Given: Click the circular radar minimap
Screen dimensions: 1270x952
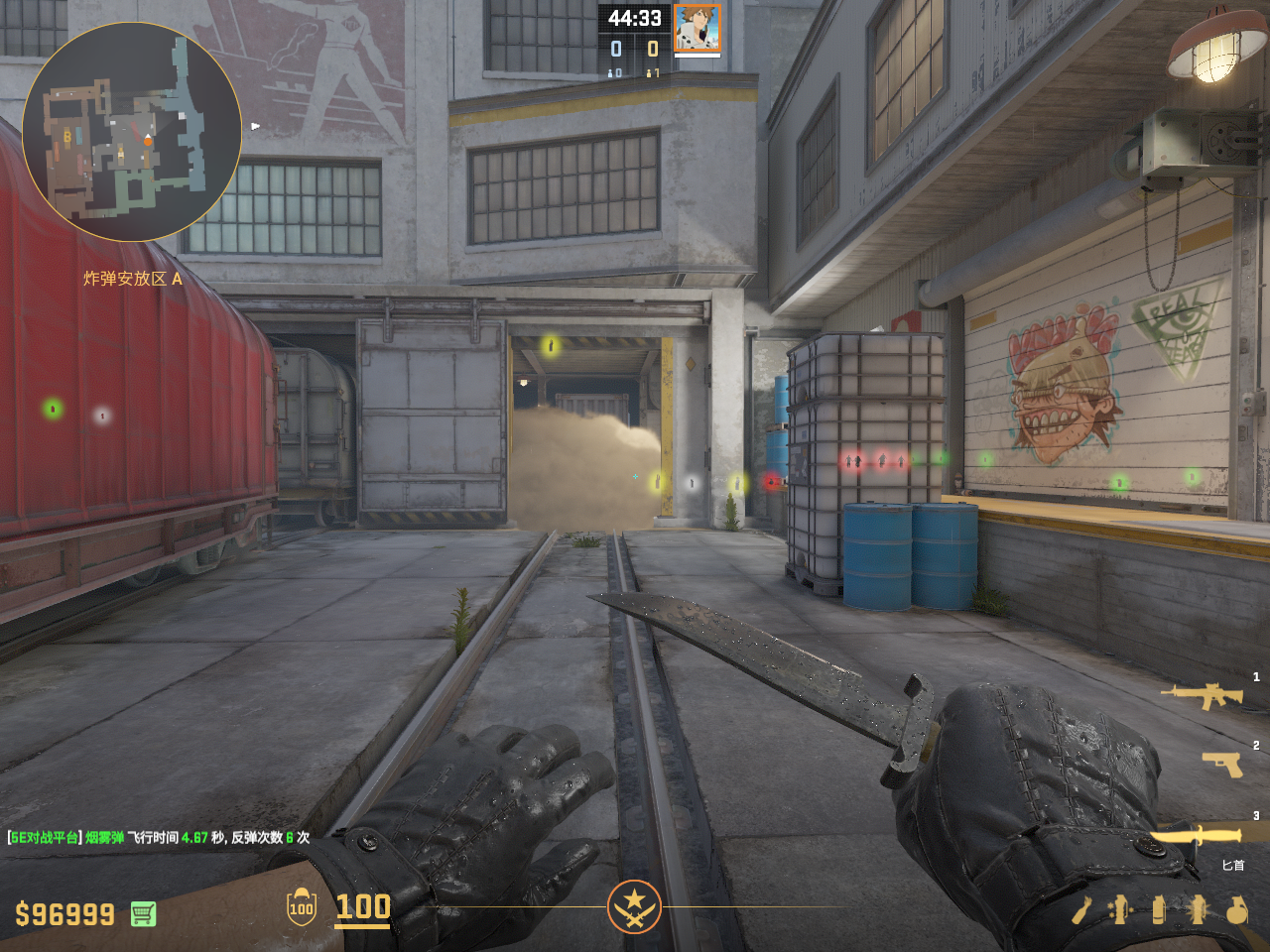Looking at the screenshot, I should tap(132, 132).
